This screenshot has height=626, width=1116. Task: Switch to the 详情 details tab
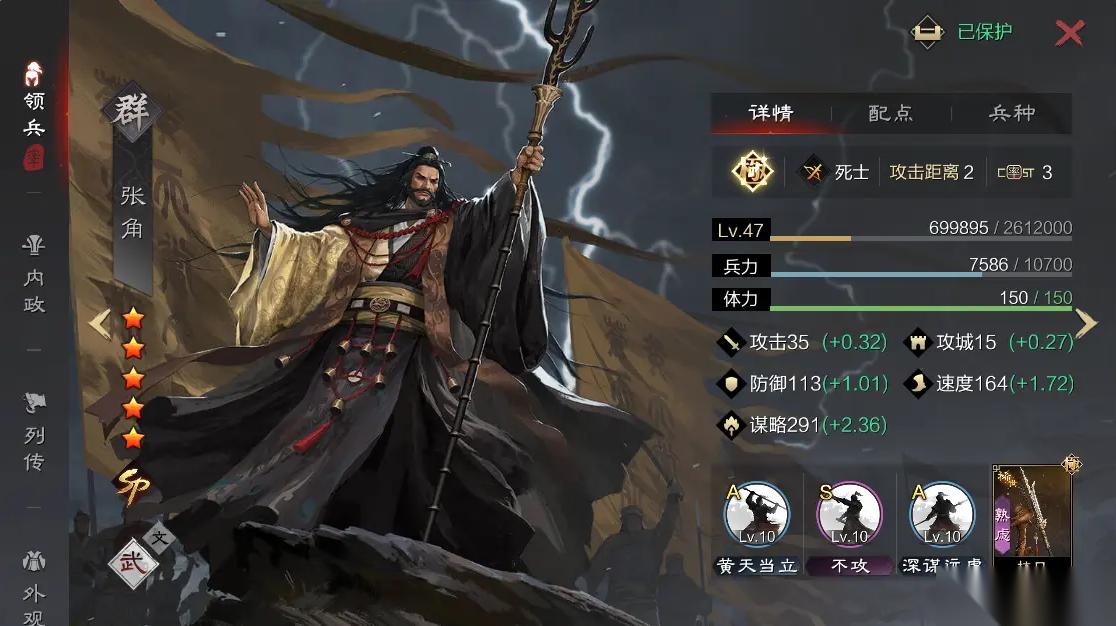coord(771,113)
